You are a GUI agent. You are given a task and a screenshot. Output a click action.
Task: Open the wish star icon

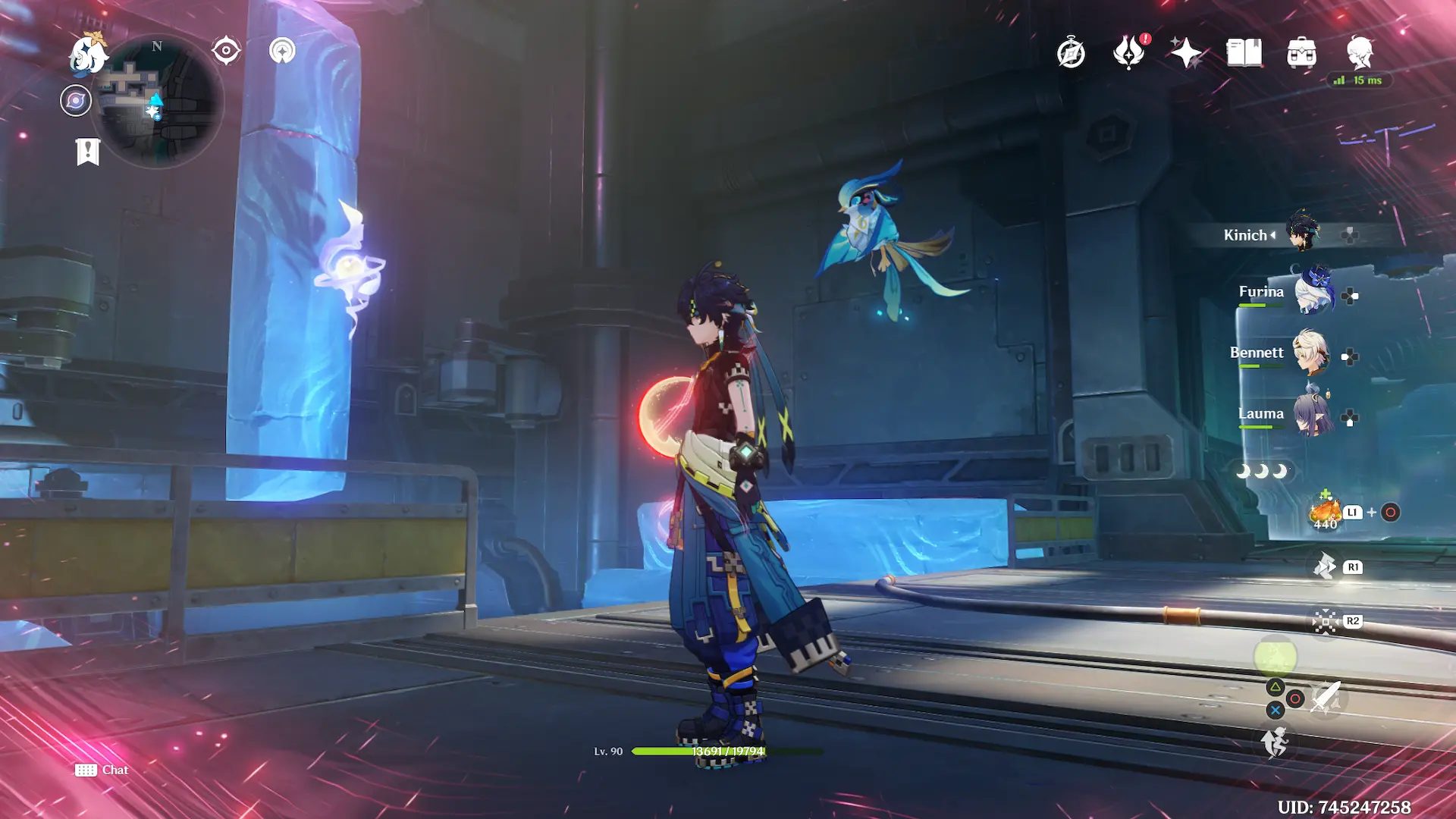click(x=1186, y=53)
